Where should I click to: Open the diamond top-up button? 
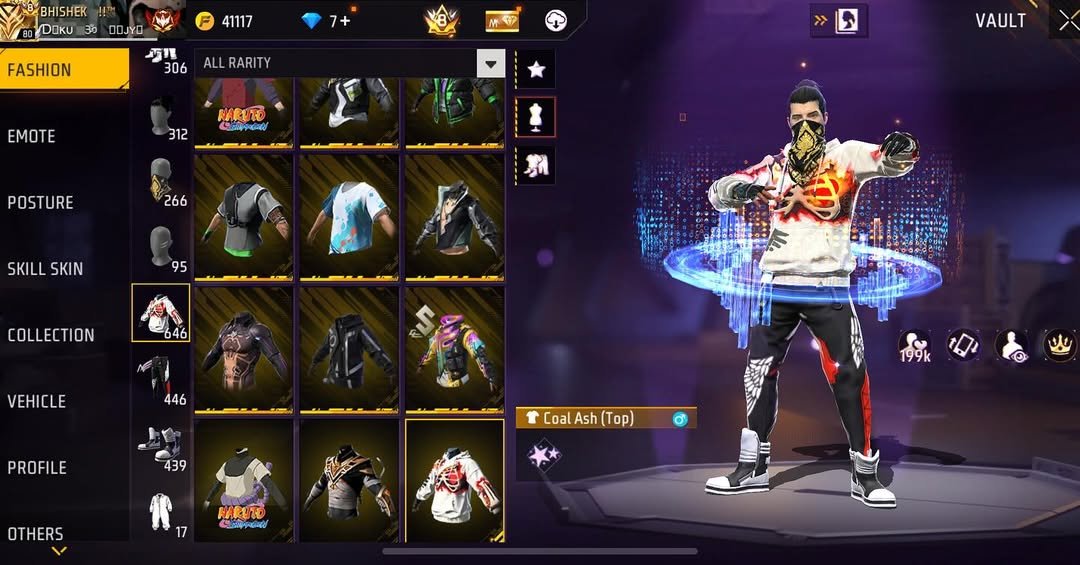point(346,21)
